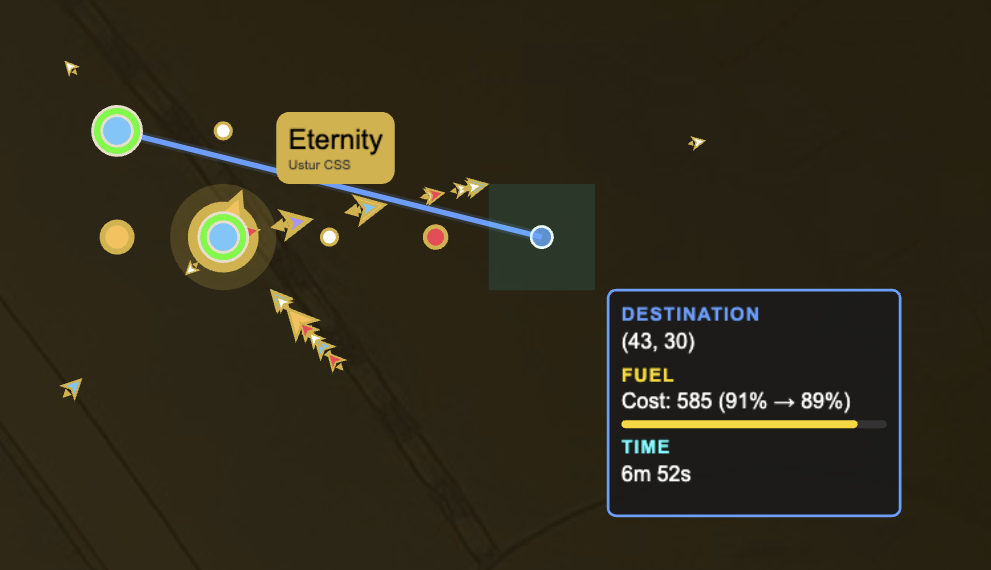
Task: Click the Eternity ship name label
Action: (x=335, y=146)
